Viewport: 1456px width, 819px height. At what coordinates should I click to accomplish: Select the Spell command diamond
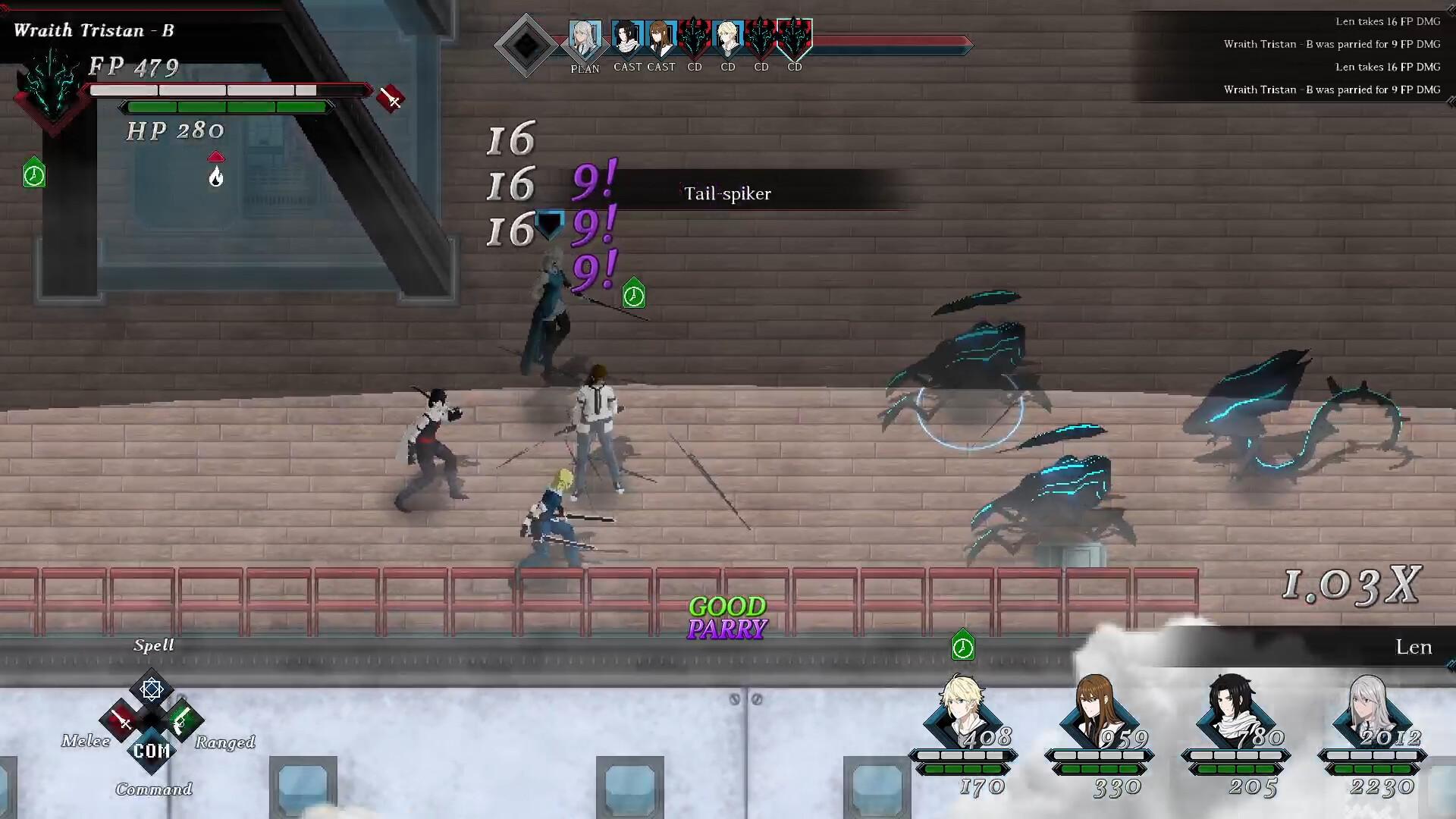click(x=152, y=689)
